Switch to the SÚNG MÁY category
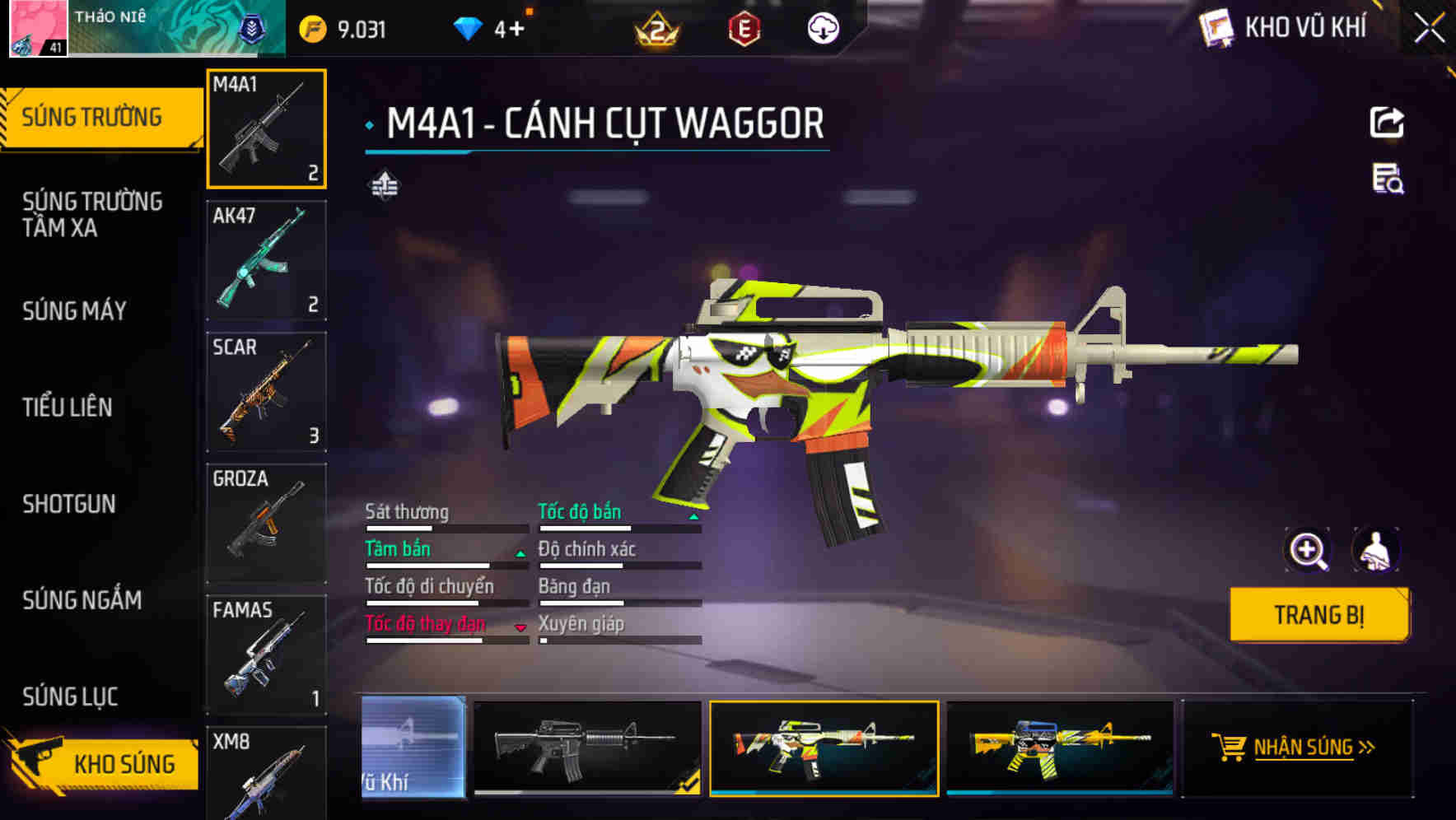The height and width of the screenshot is (820, 1456). pyautogui.click(x=75, y=310)
